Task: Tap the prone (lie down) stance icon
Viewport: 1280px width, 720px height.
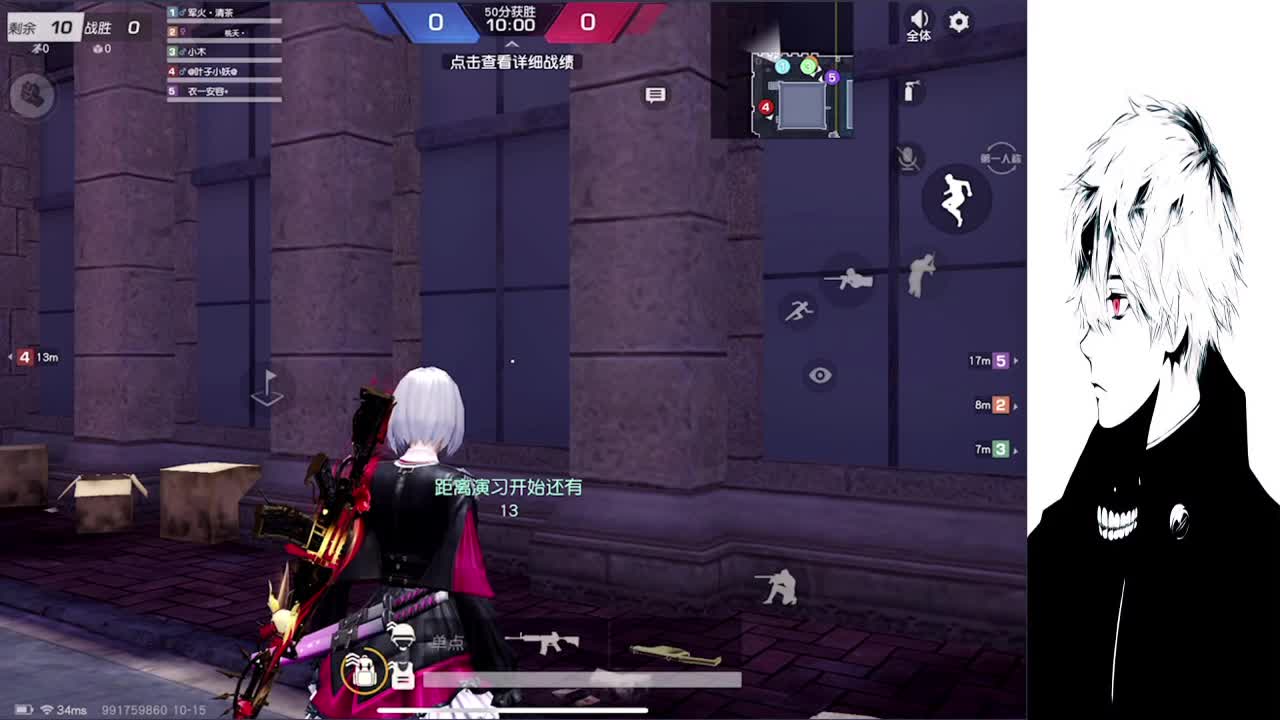Action: (x=848, y=279)
